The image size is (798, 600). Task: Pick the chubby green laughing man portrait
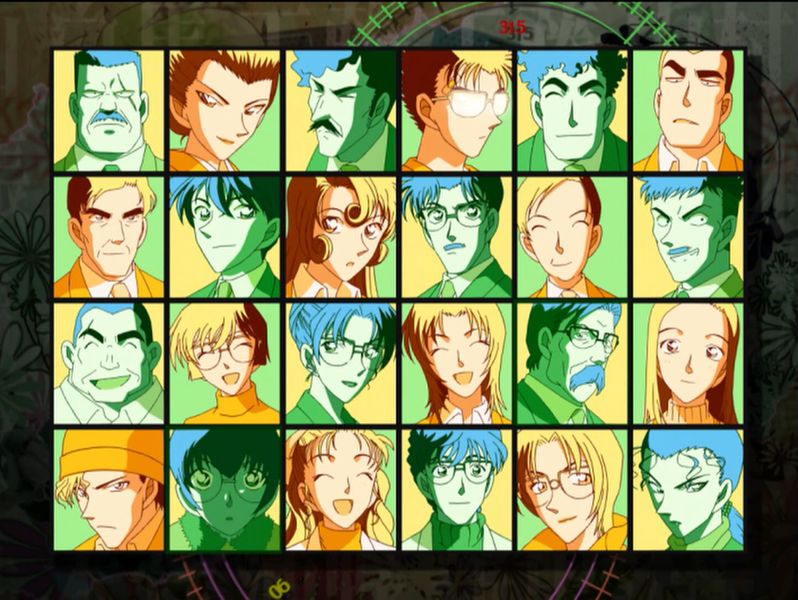point(108,363)
